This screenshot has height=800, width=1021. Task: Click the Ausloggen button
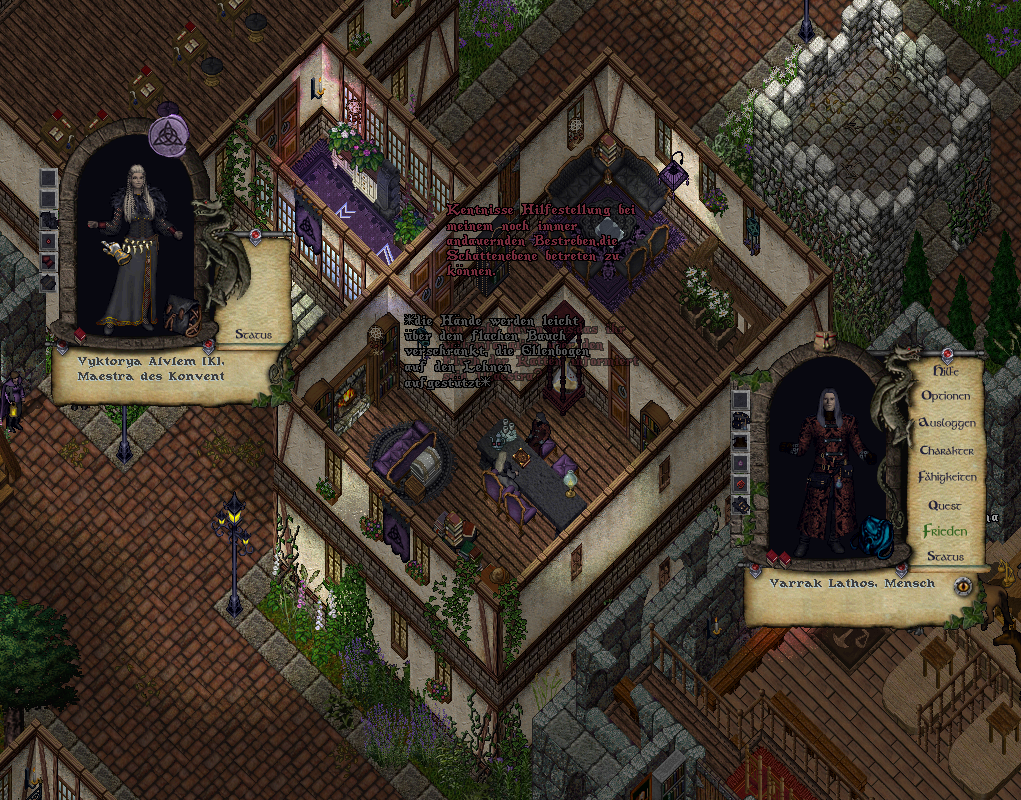coord(946,423)
